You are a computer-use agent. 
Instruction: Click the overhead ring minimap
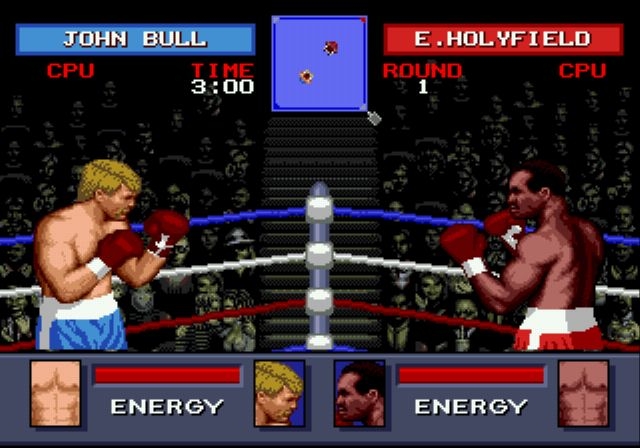pyautogui.click(x=320, y=62)
